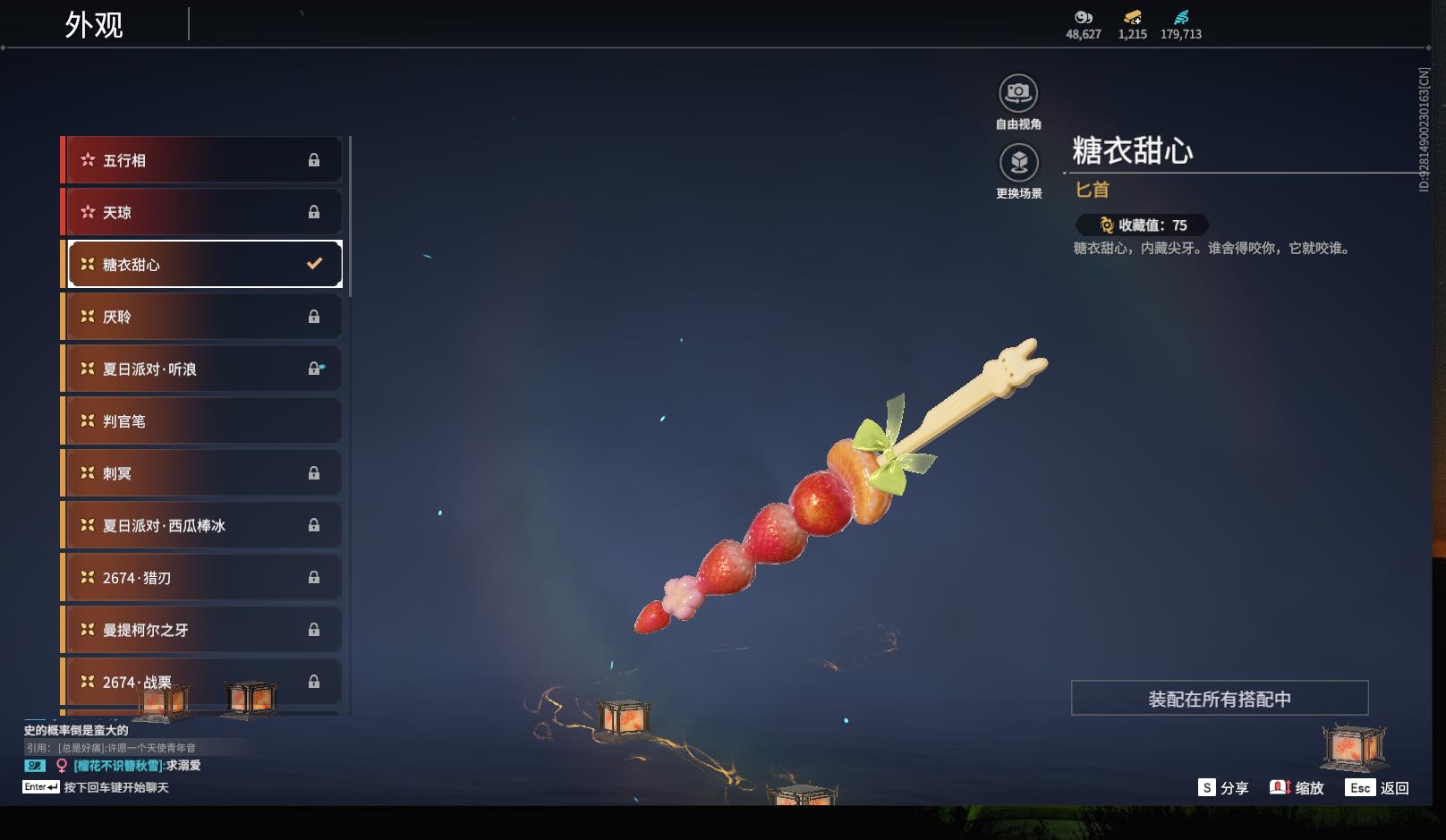This screenshot has width=1446, height=840.
Task: Return to previous screen via 返回
Action: (x=1377, y=788)
